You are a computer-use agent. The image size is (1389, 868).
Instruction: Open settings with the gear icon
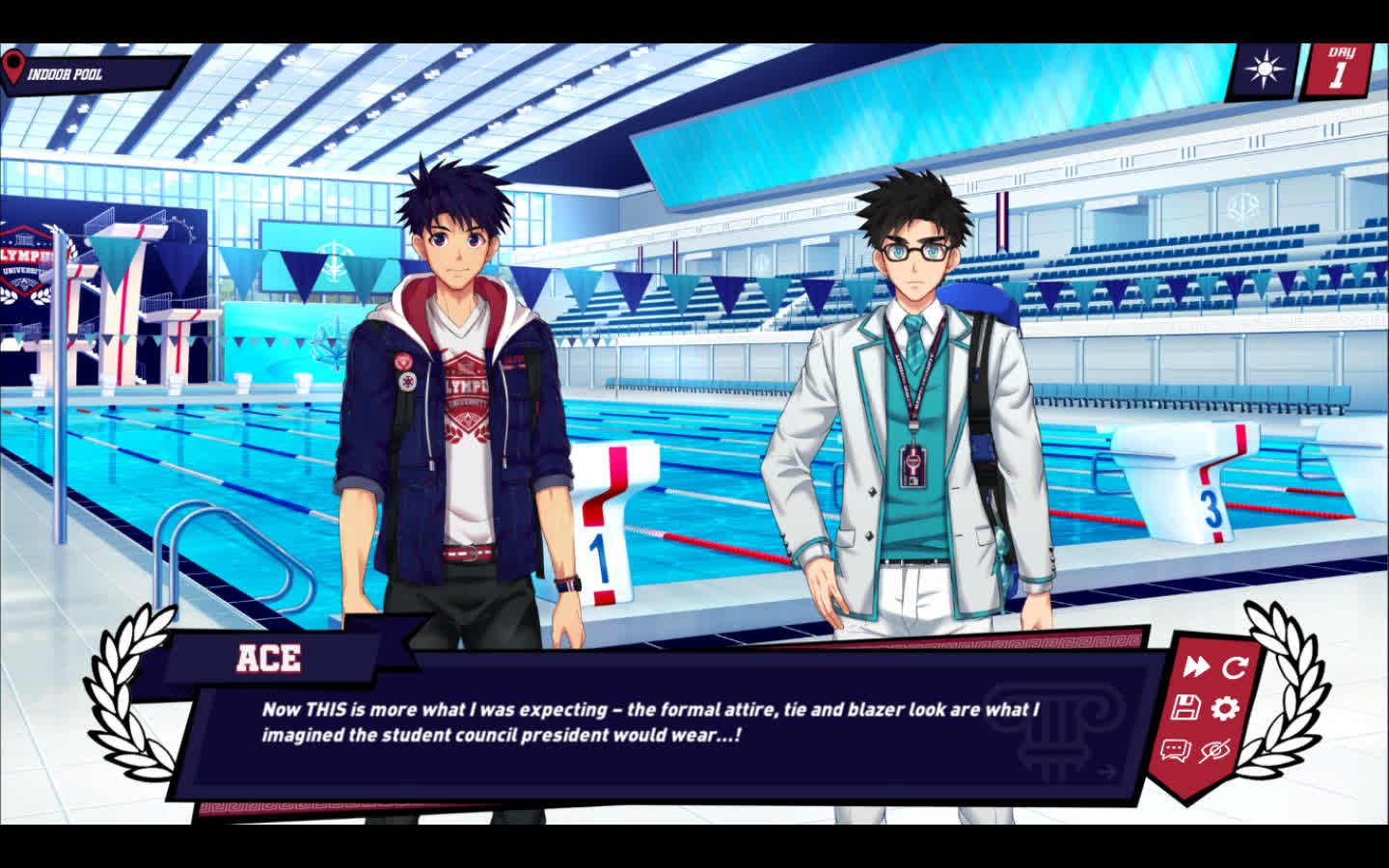1225,709
